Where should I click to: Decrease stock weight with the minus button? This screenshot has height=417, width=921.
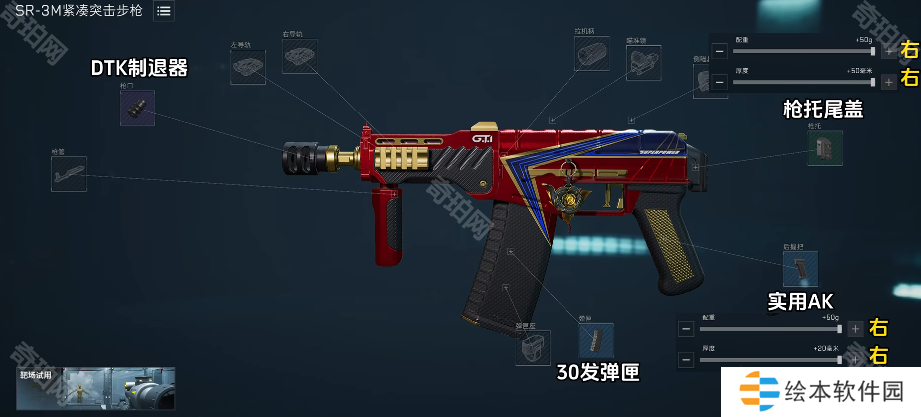point(719,51)
